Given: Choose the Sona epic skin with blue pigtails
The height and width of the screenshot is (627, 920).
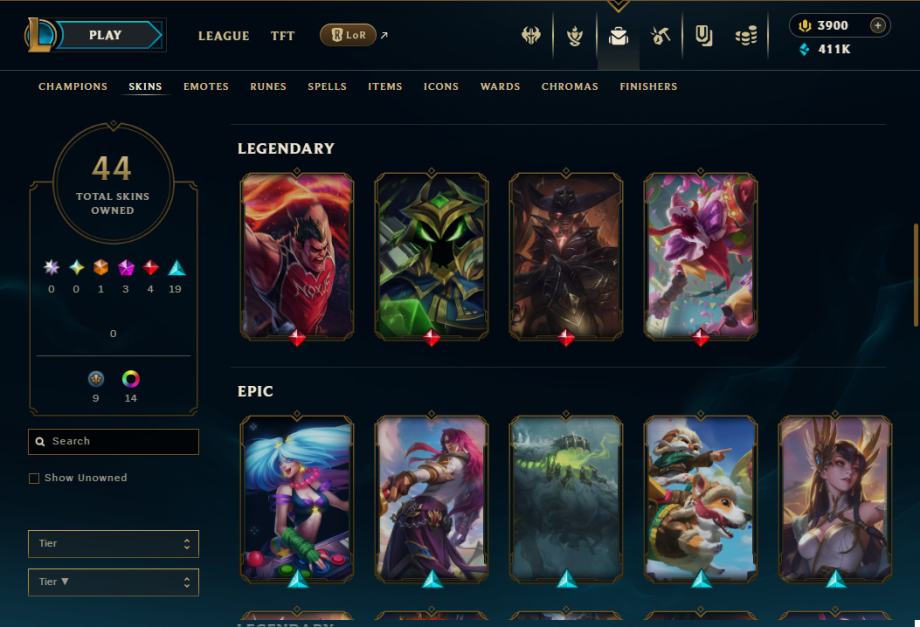Looking at the screenshot, I should 297,498.
